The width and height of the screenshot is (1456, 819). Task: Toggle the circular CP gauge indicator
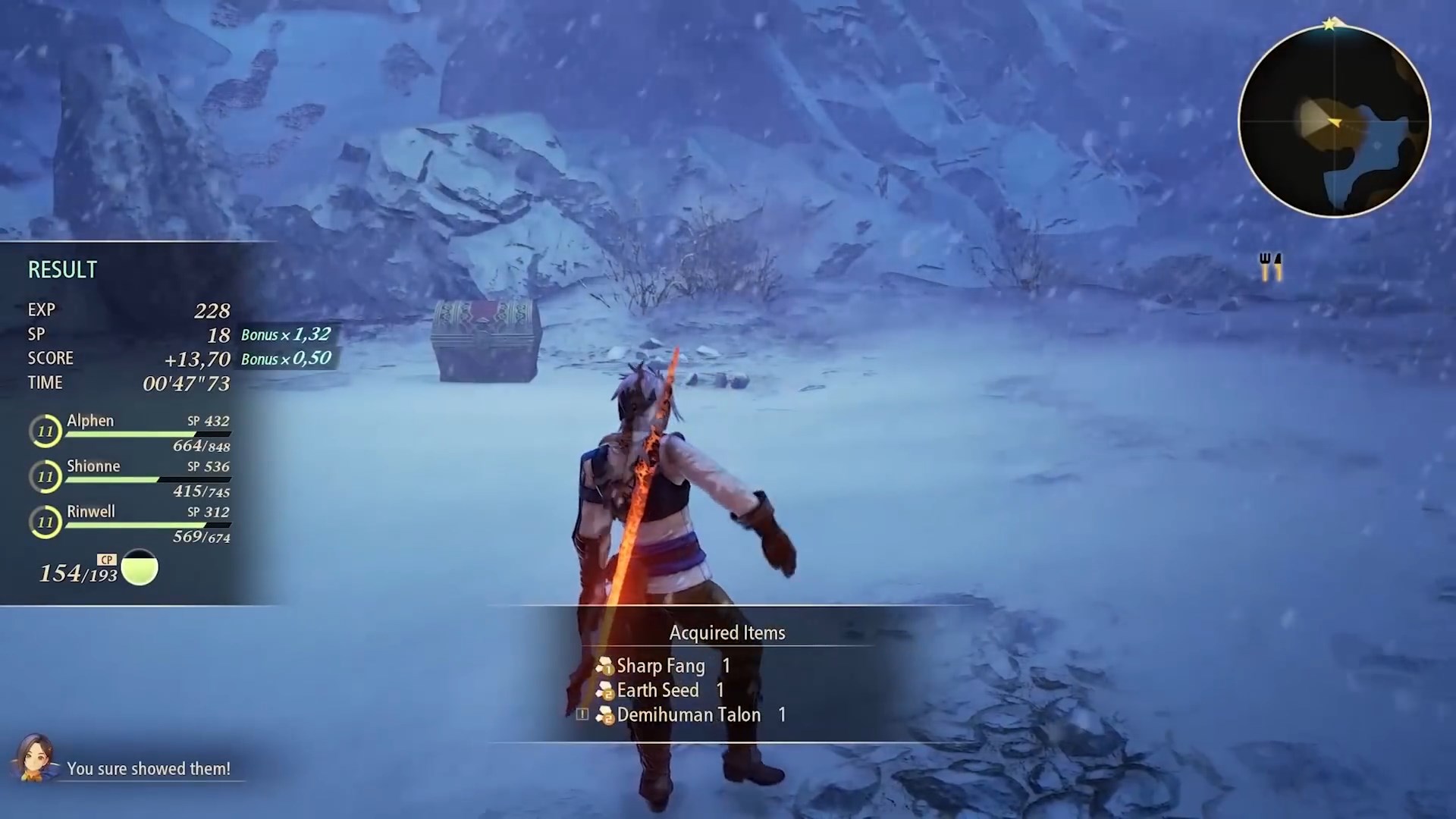140,568
